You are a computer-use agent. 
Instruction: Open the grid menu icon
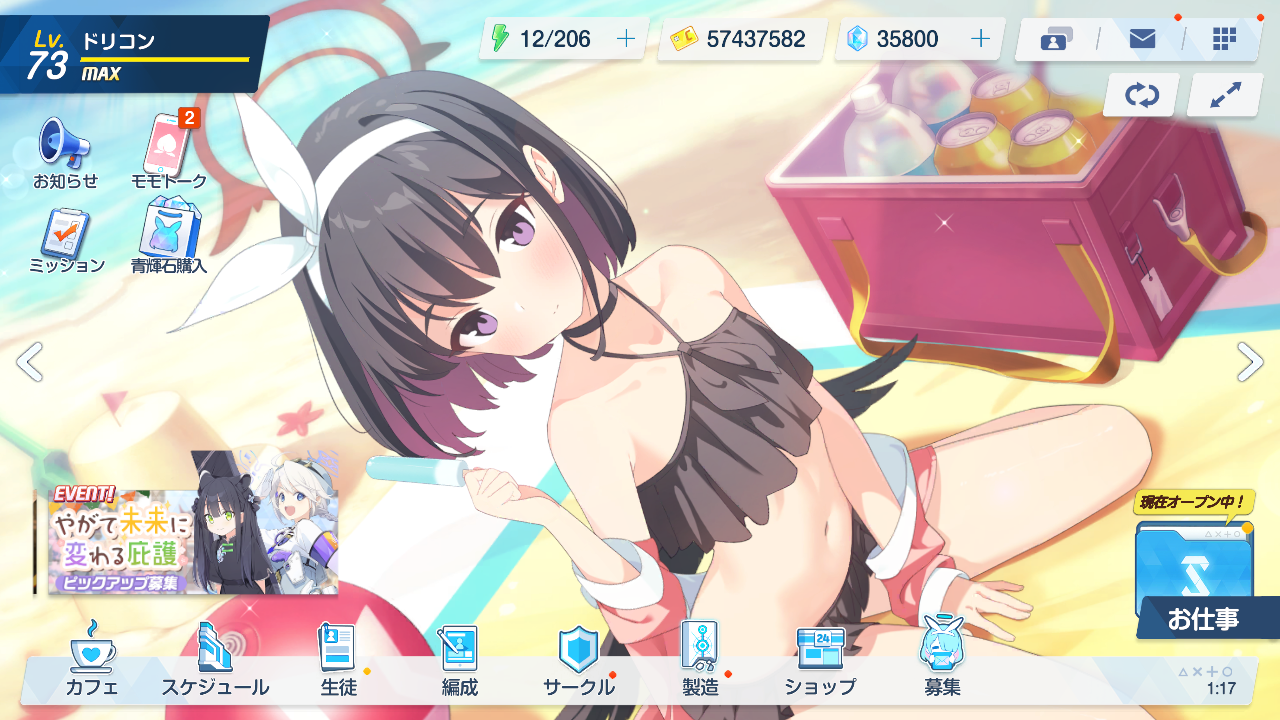pyautogui.click(x=1224, y=39)
